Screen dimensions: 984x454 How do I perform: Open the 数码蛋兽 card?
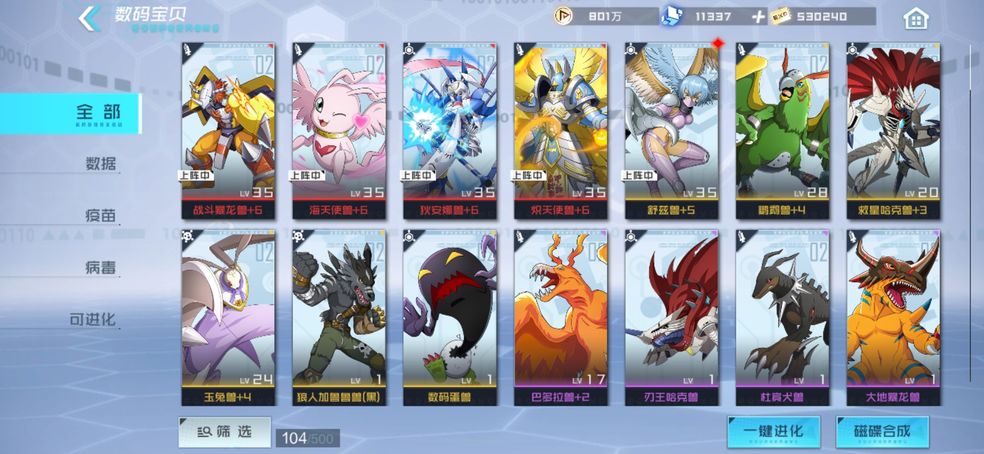(448, 317)
